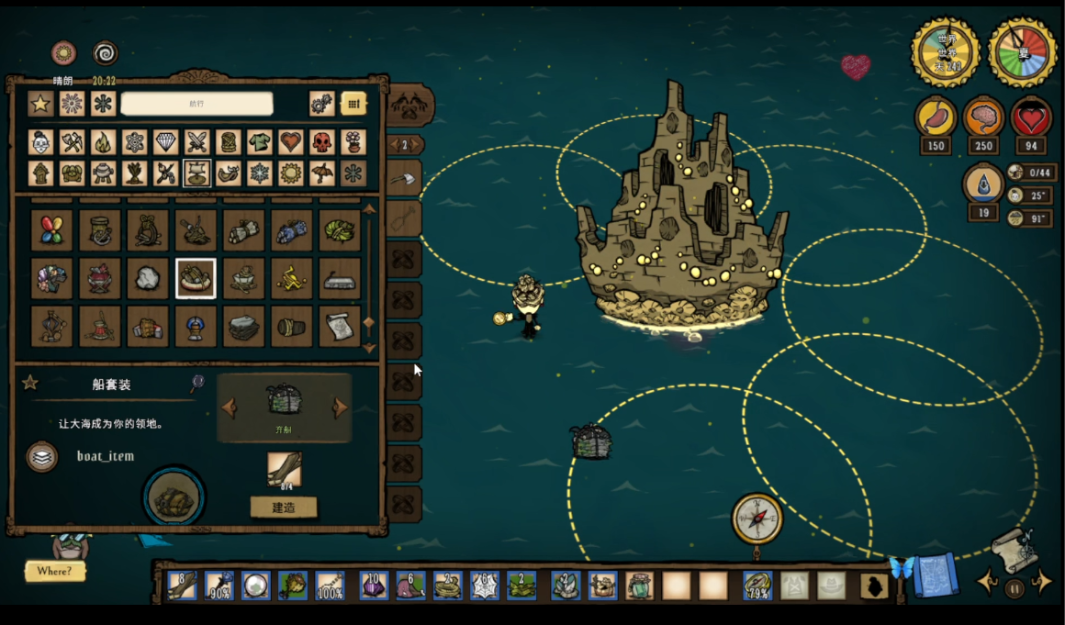
Task: Click the Where? button
Action: coord(54,571)
